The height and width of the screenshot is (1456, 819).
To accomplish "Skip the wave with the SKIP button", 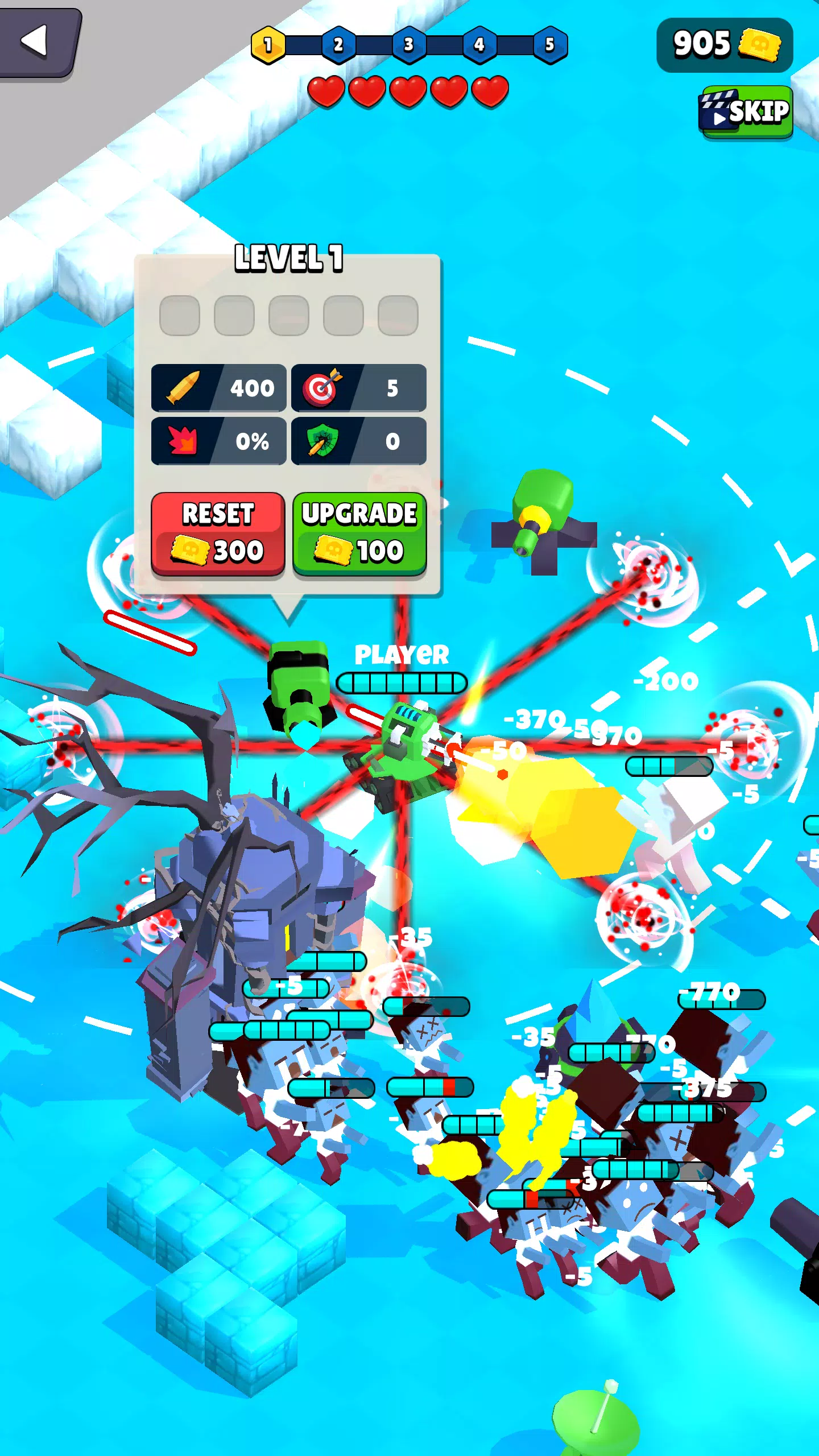I will click(x=745, y=111).
